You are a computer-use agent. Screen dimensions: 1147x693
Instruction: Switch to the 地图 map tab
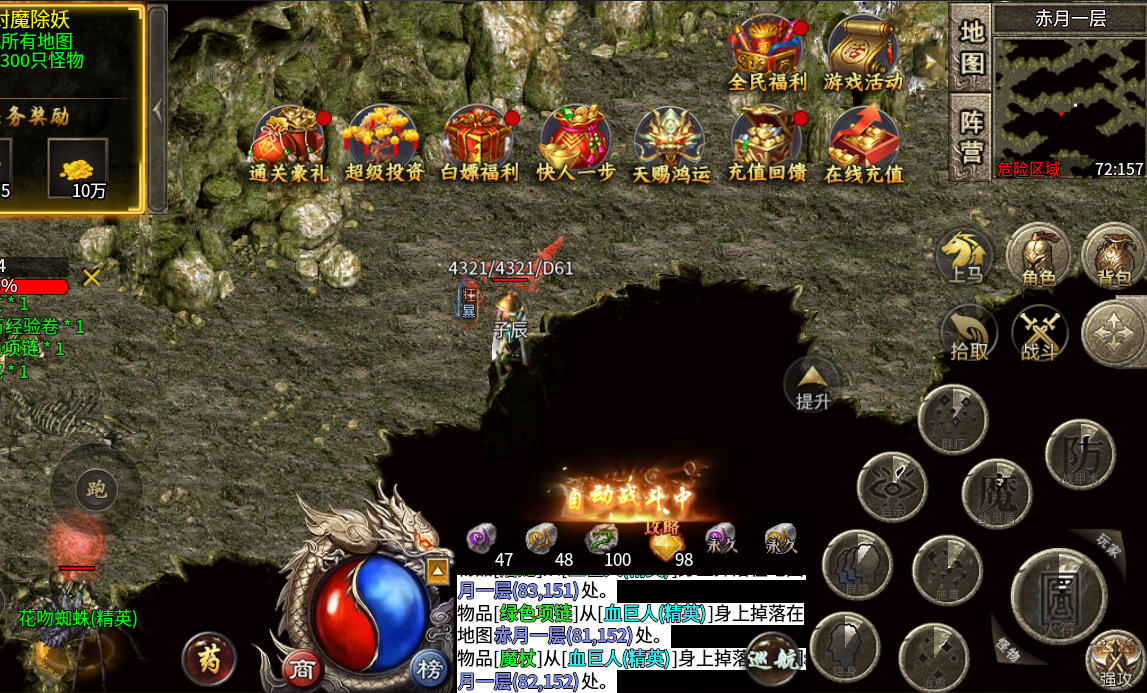click(971, 47)
